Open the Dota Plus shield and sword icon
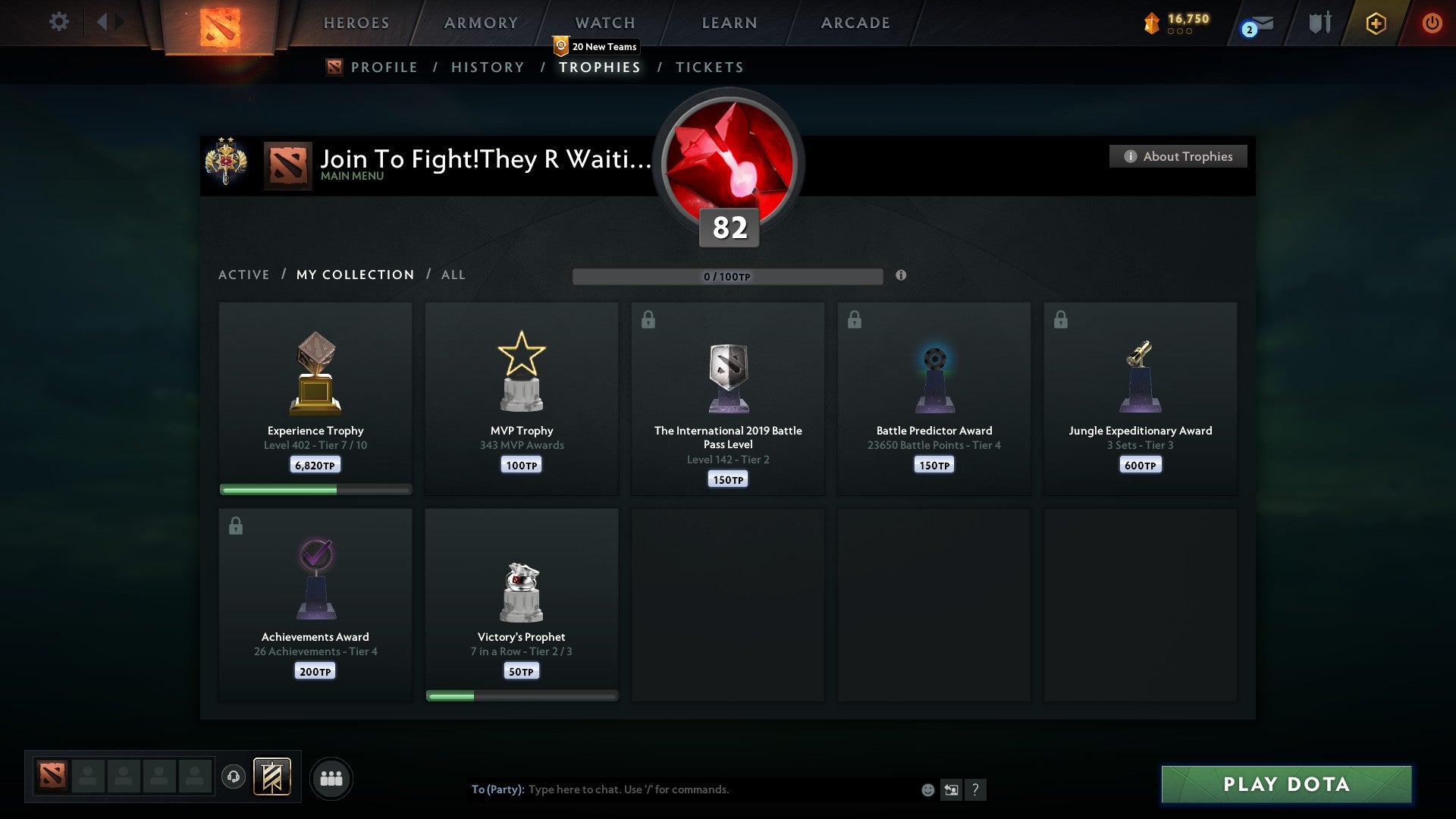Screen dimensions: 1456x819 1319,22
